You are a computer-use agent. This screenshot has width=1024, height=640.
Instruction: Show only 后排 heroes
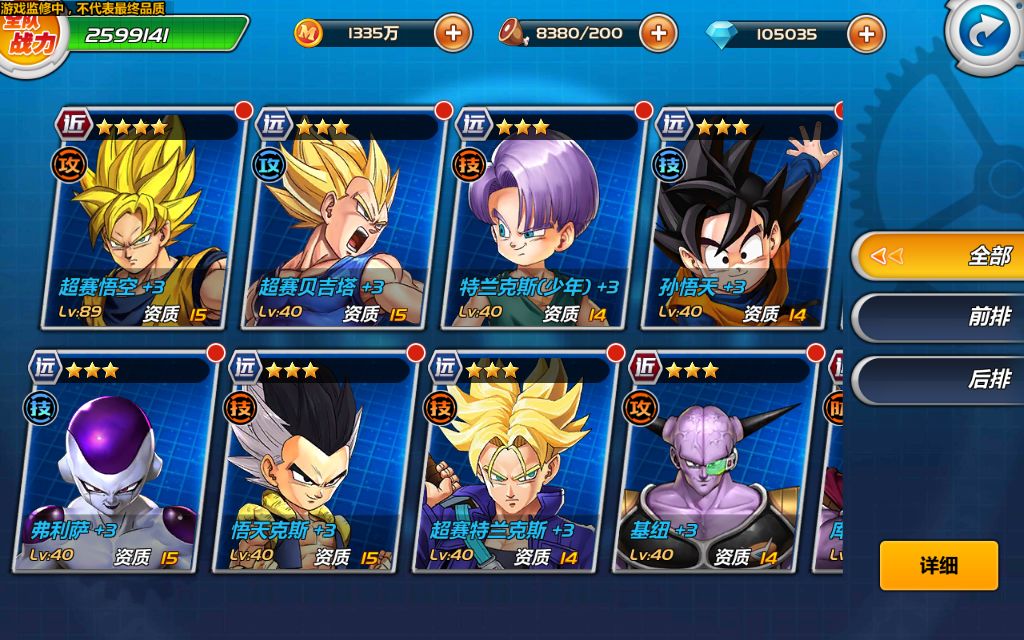937,380
